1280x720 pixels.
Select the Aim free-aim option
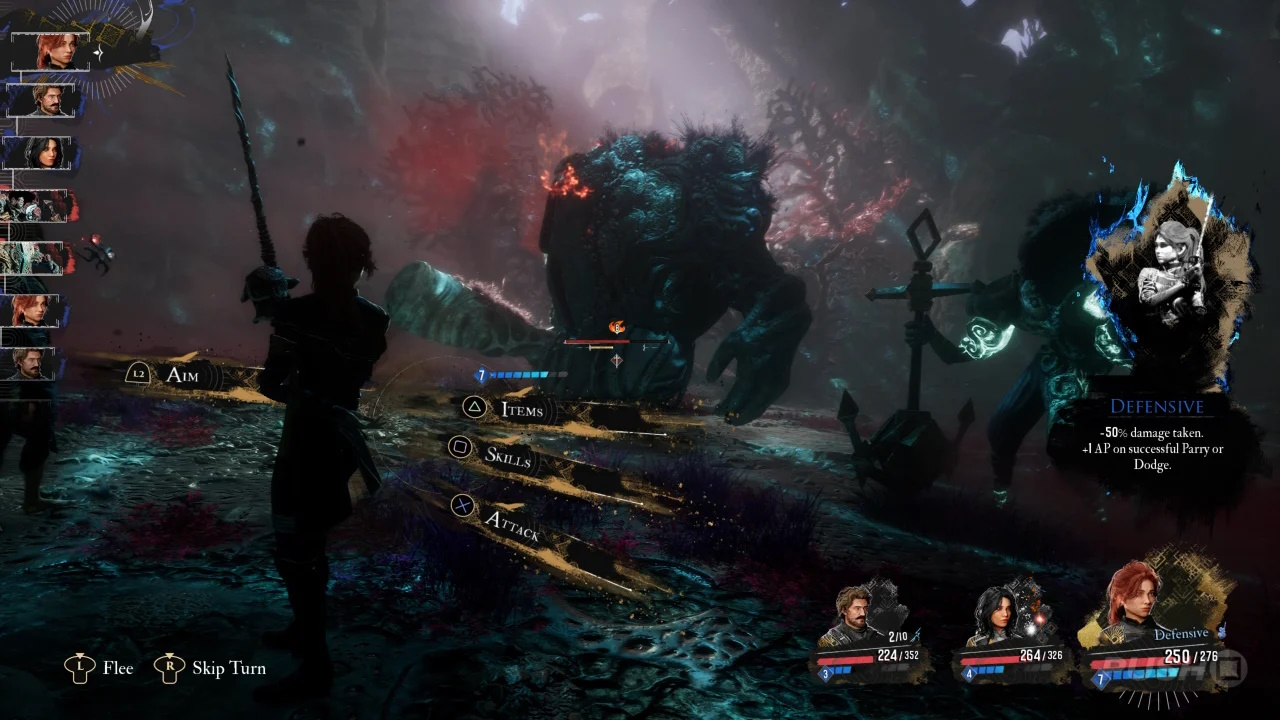182,375
